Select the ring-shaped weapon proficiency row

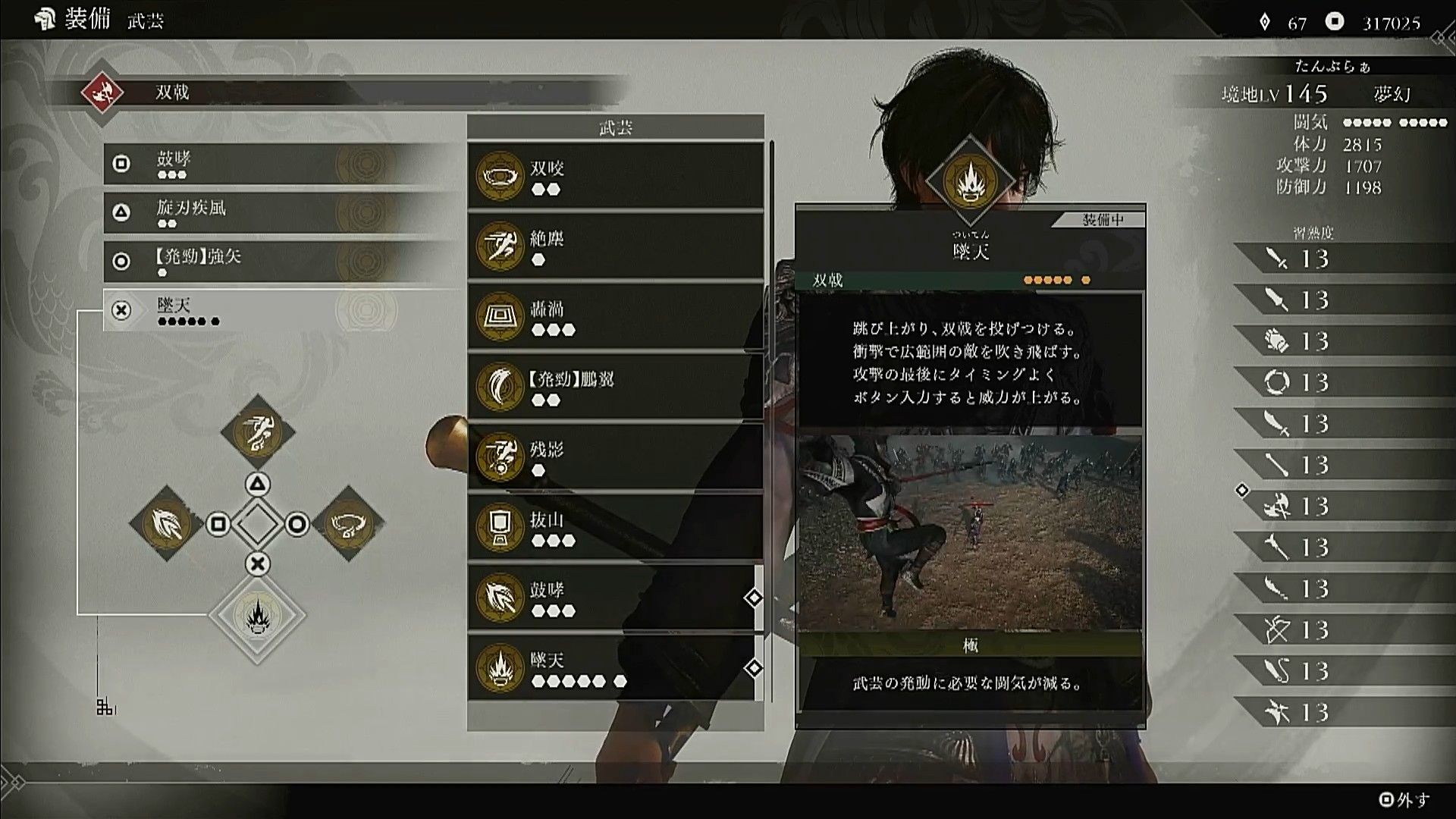click(1344, 382)
